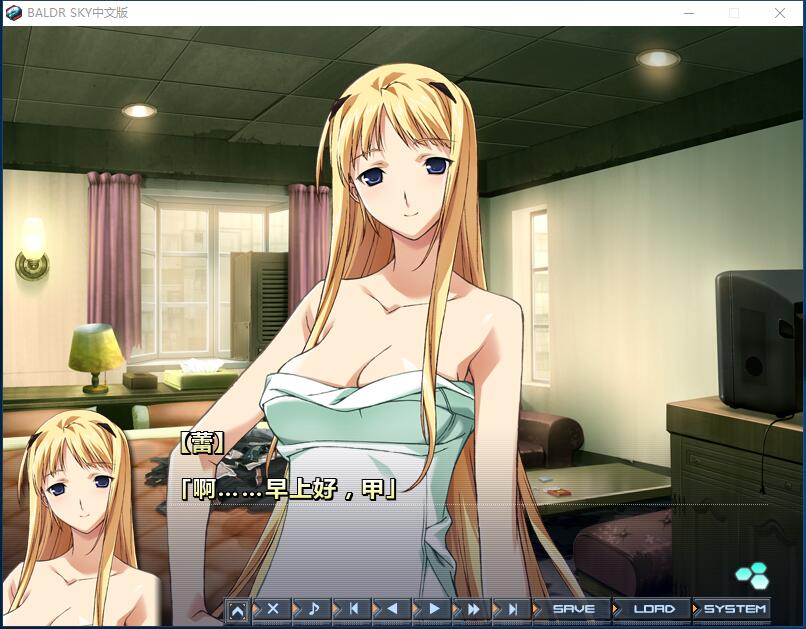This screenshot has height=629, width=806.
Task: Open the SYSTEM settings
Action: (x=734, y=608)
